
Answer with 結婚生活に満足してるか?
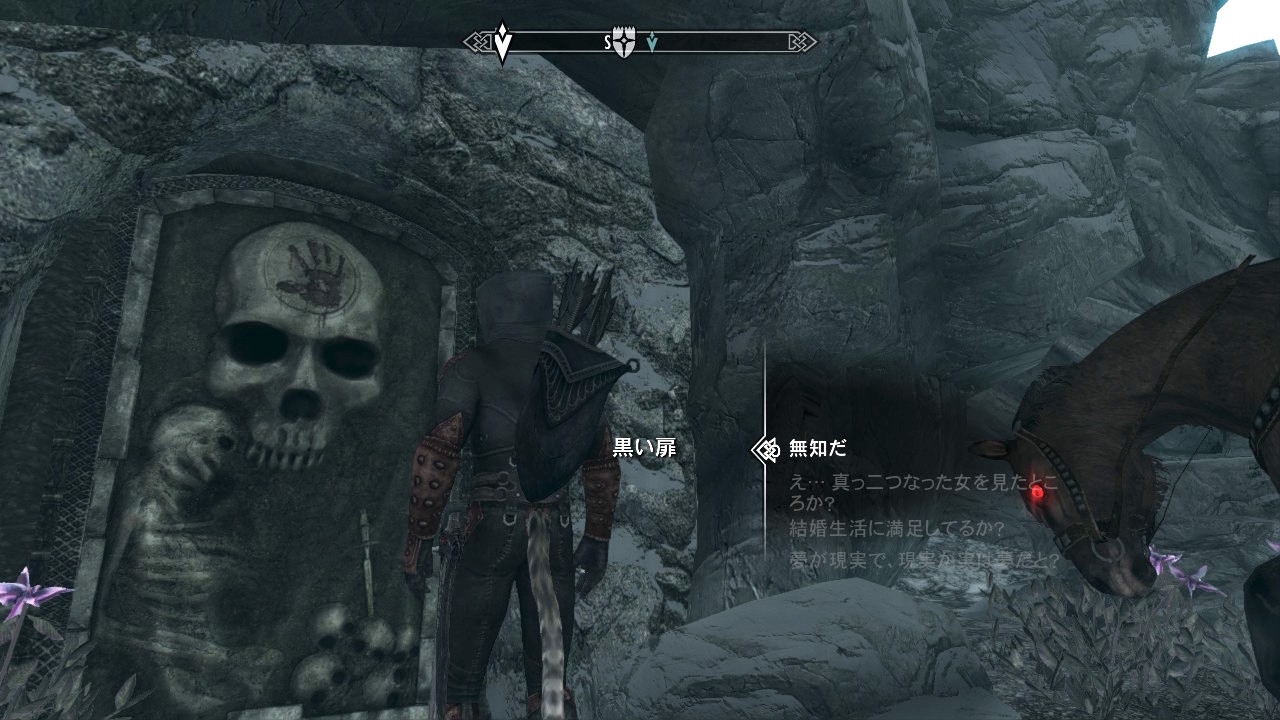click(895, 528)
